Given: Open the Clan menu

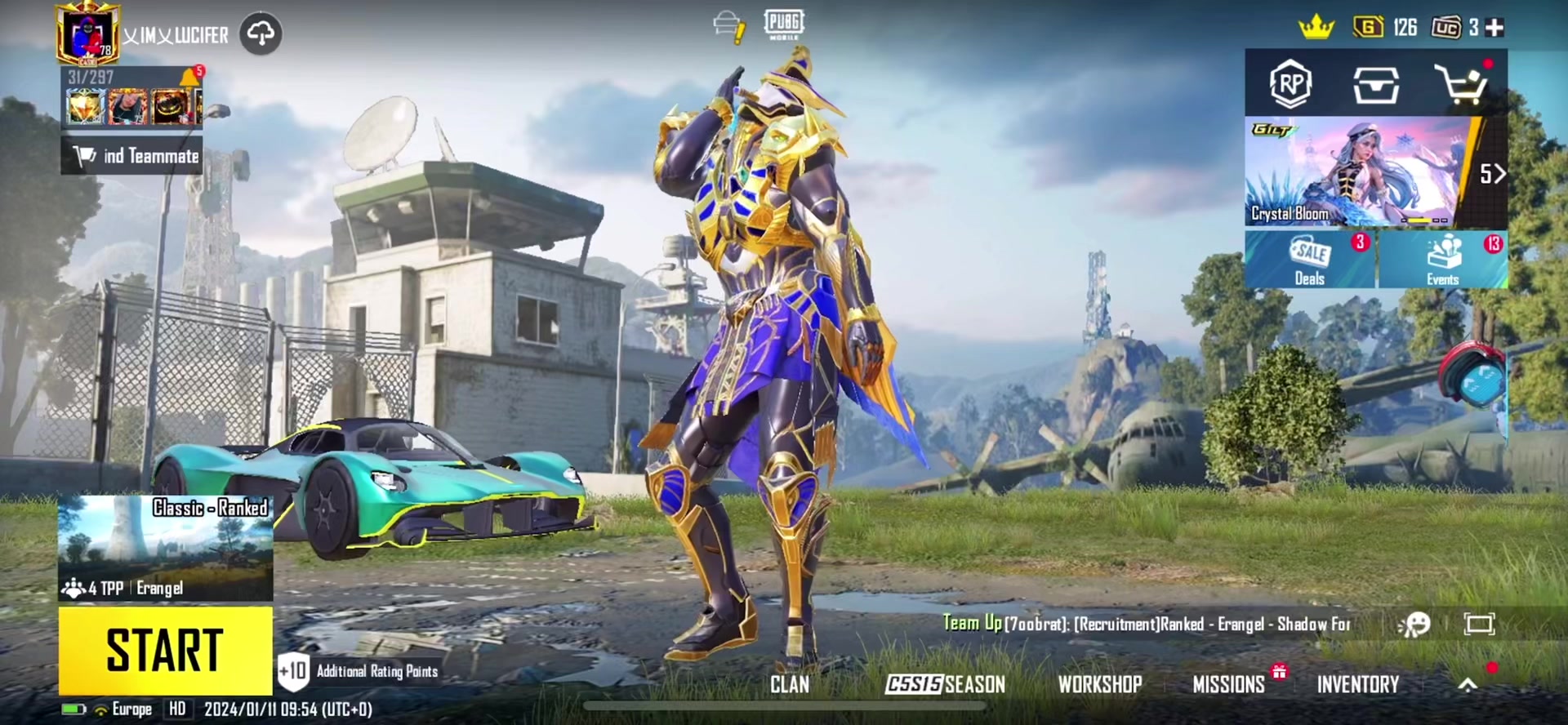Looking at the screenshot, I should click(789, 684).
